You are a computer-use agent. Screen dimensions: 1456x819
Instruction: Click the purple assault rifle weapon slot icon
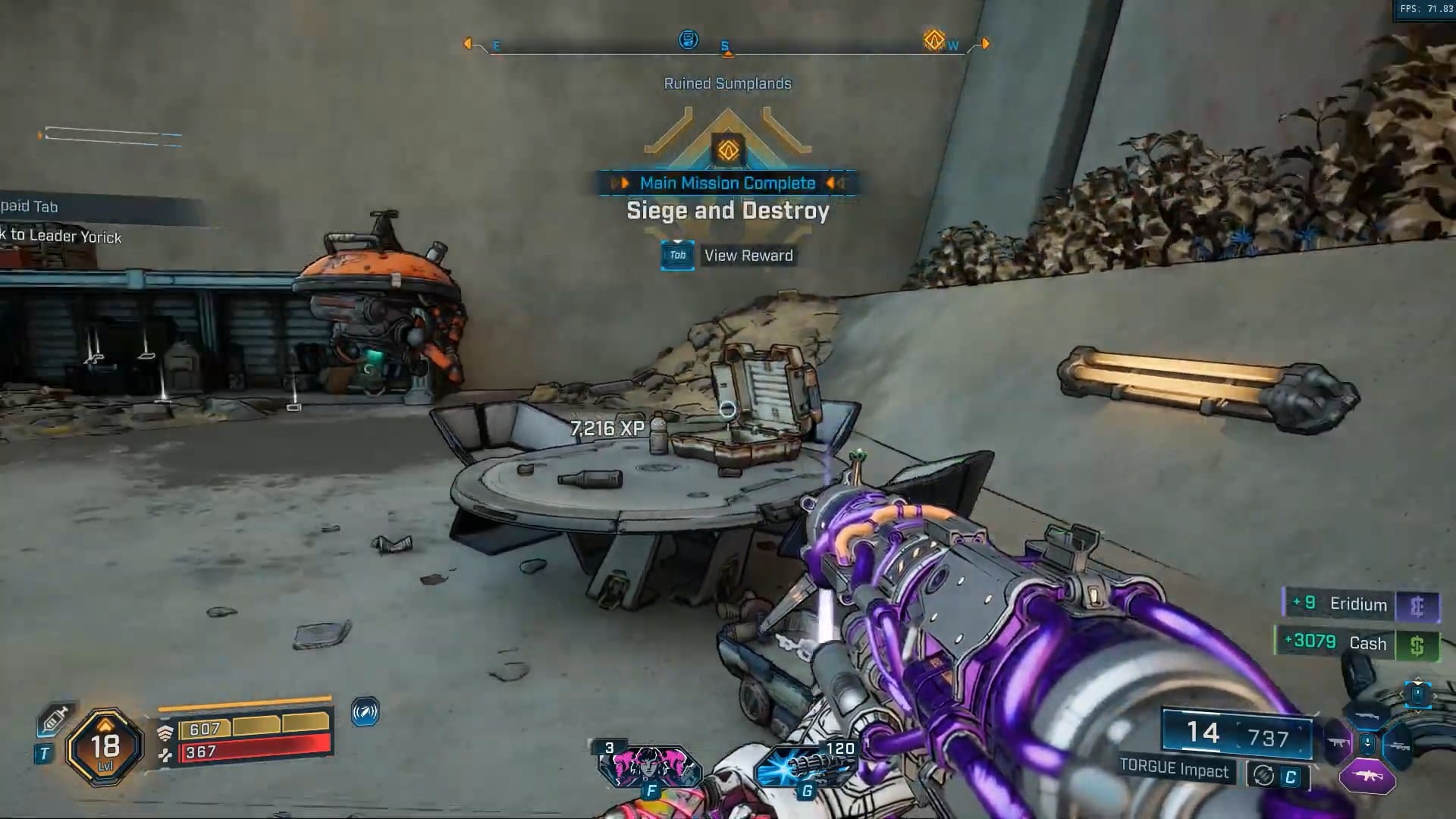[x=1368, y=776]
